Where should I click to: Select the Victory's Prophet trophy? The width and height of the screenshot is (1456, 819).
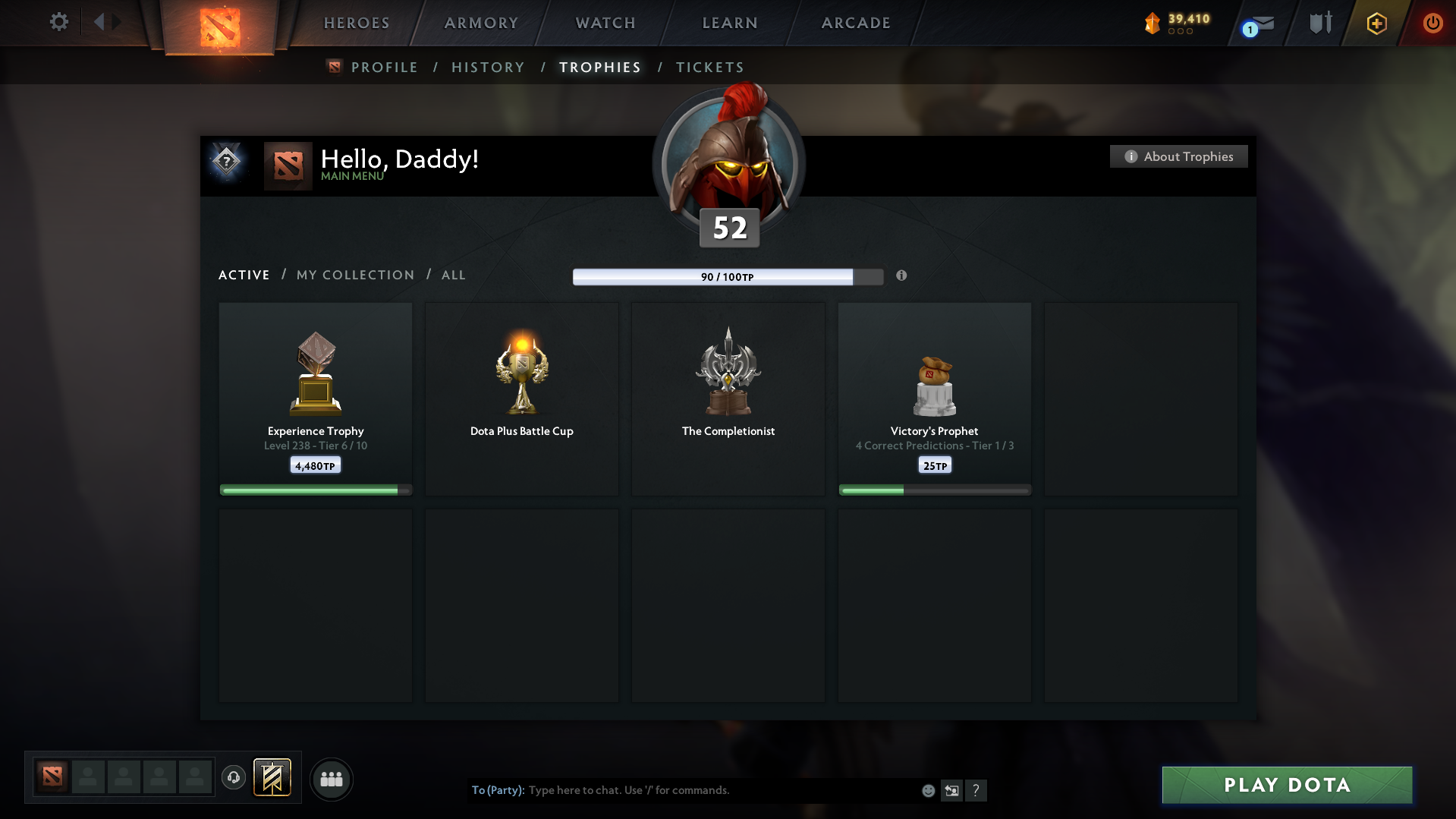pyautogui.click(x=935, y=398)
